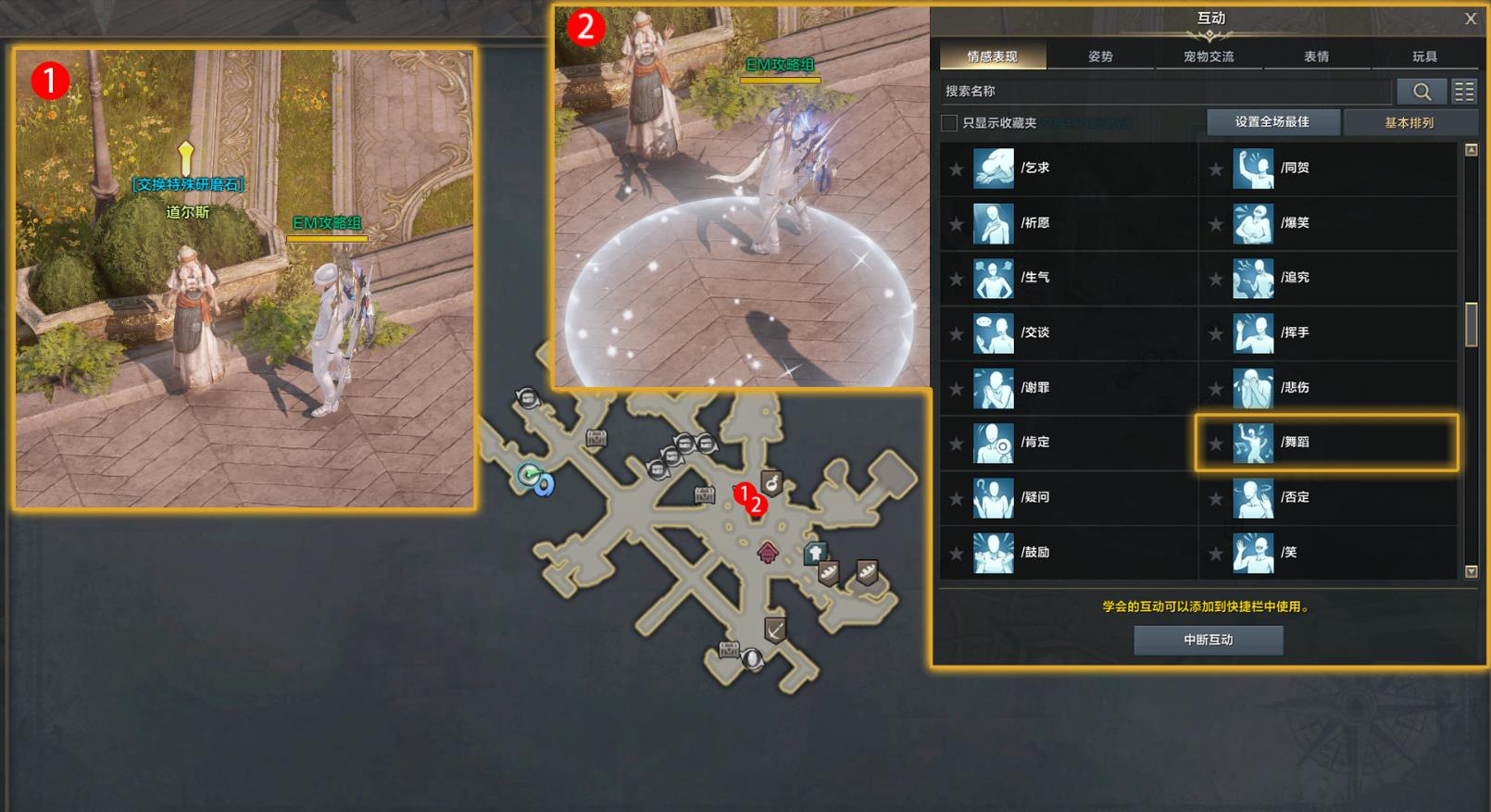Click the emote list scroll-down arrow
This screenshot has width=1491, height=812.
pyautogui.click(x=1471, y=571)
